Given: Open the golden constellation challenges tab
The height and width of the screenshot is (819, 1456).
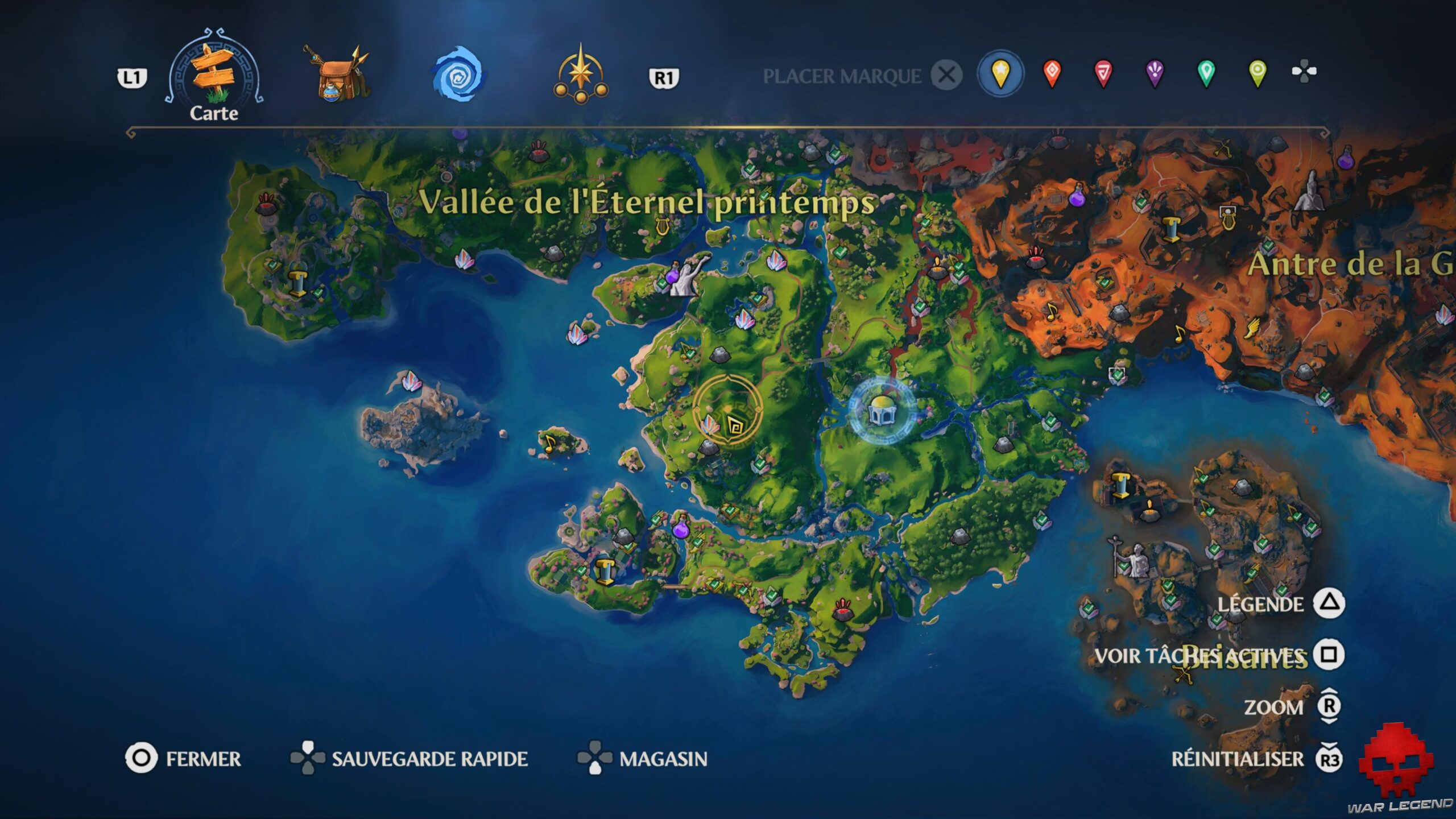Looking at the screenshot, I should pos(581,74).
